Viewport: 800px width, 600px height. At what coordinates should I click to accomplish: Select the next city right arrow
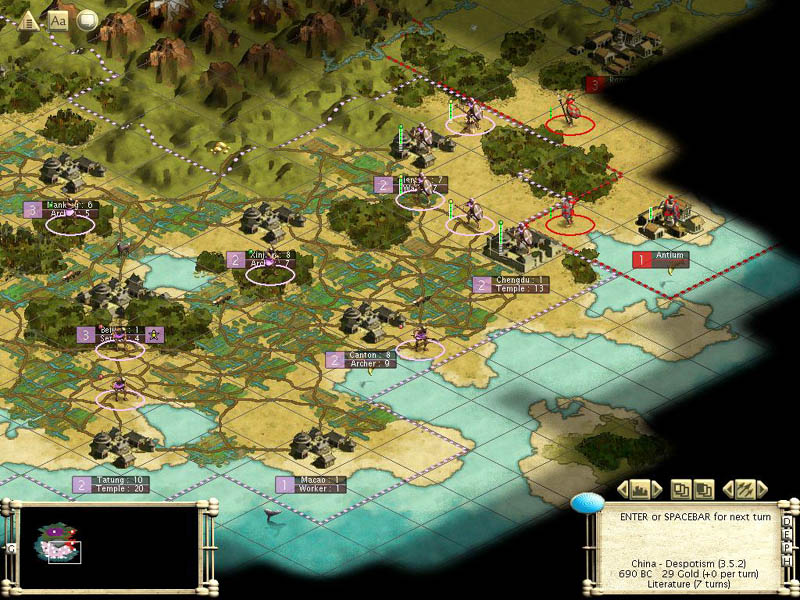(x=659, y=489)
